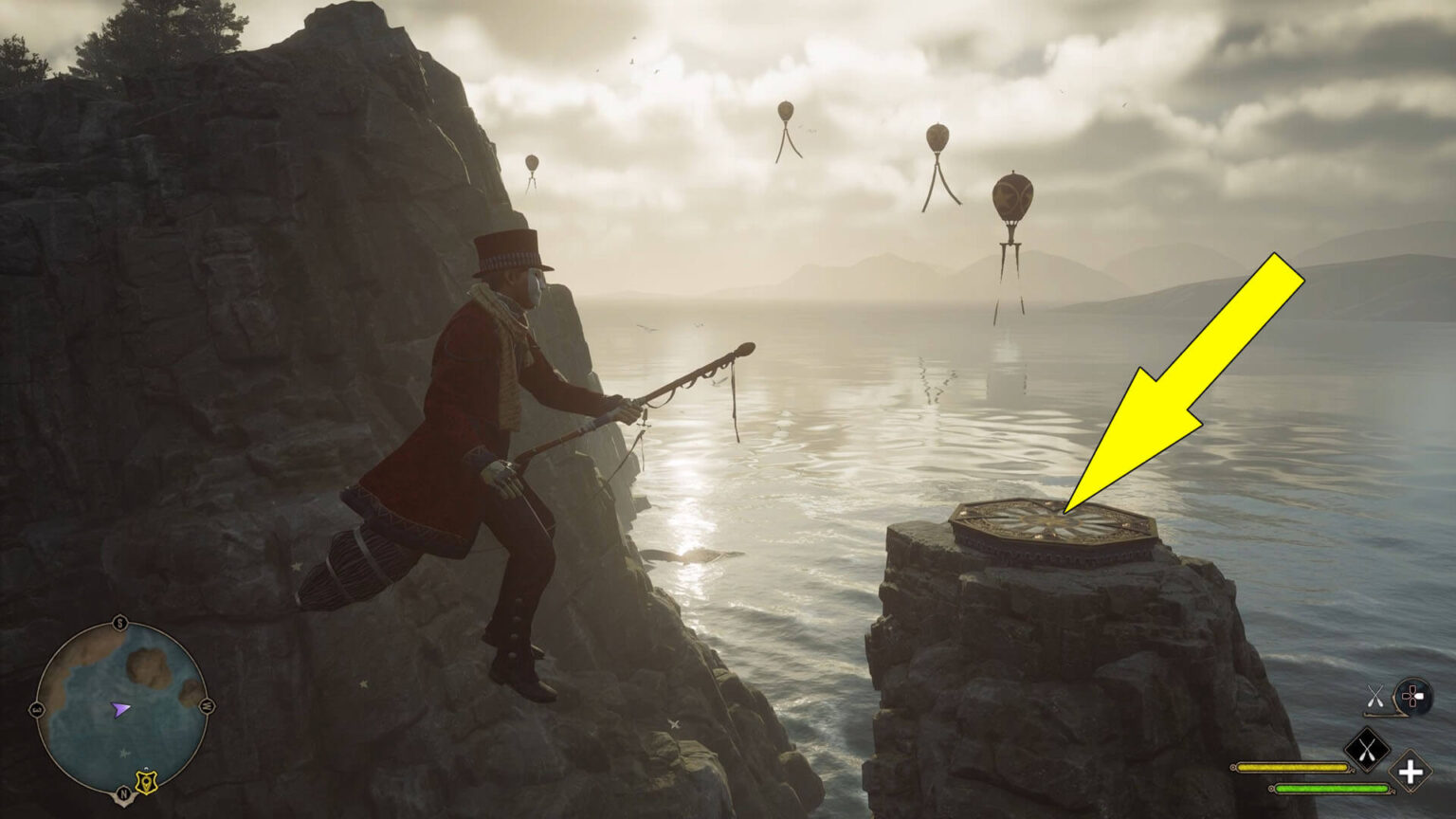Viewport: 1456px width, 819px height.
Task: Click the small oars icon above the D-pad
Action: 1375,695
